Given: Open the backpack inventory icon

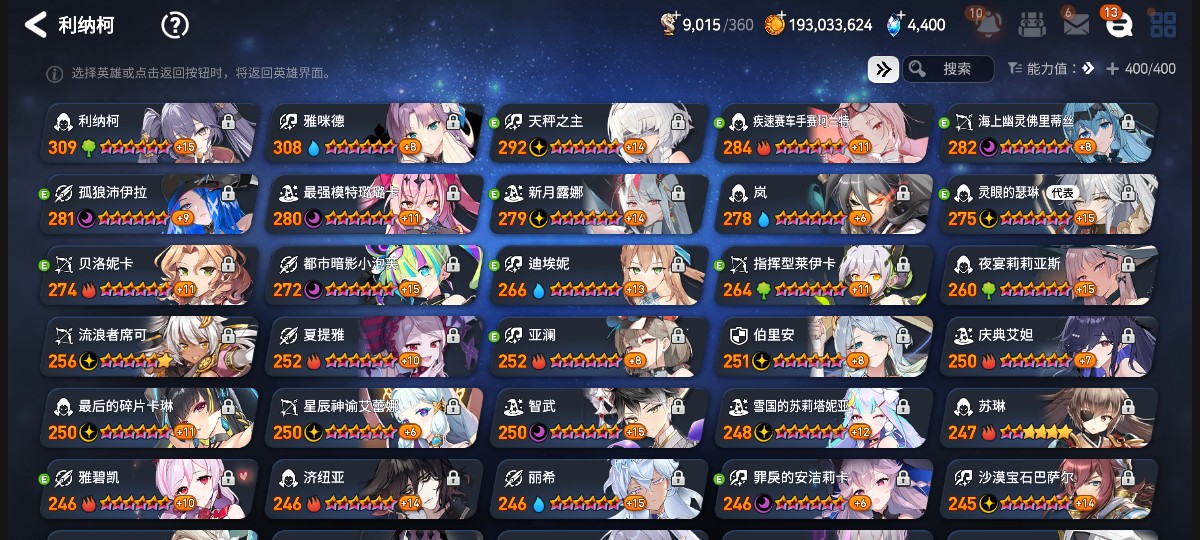Looking at the screenshot, I should [1033, 25].
